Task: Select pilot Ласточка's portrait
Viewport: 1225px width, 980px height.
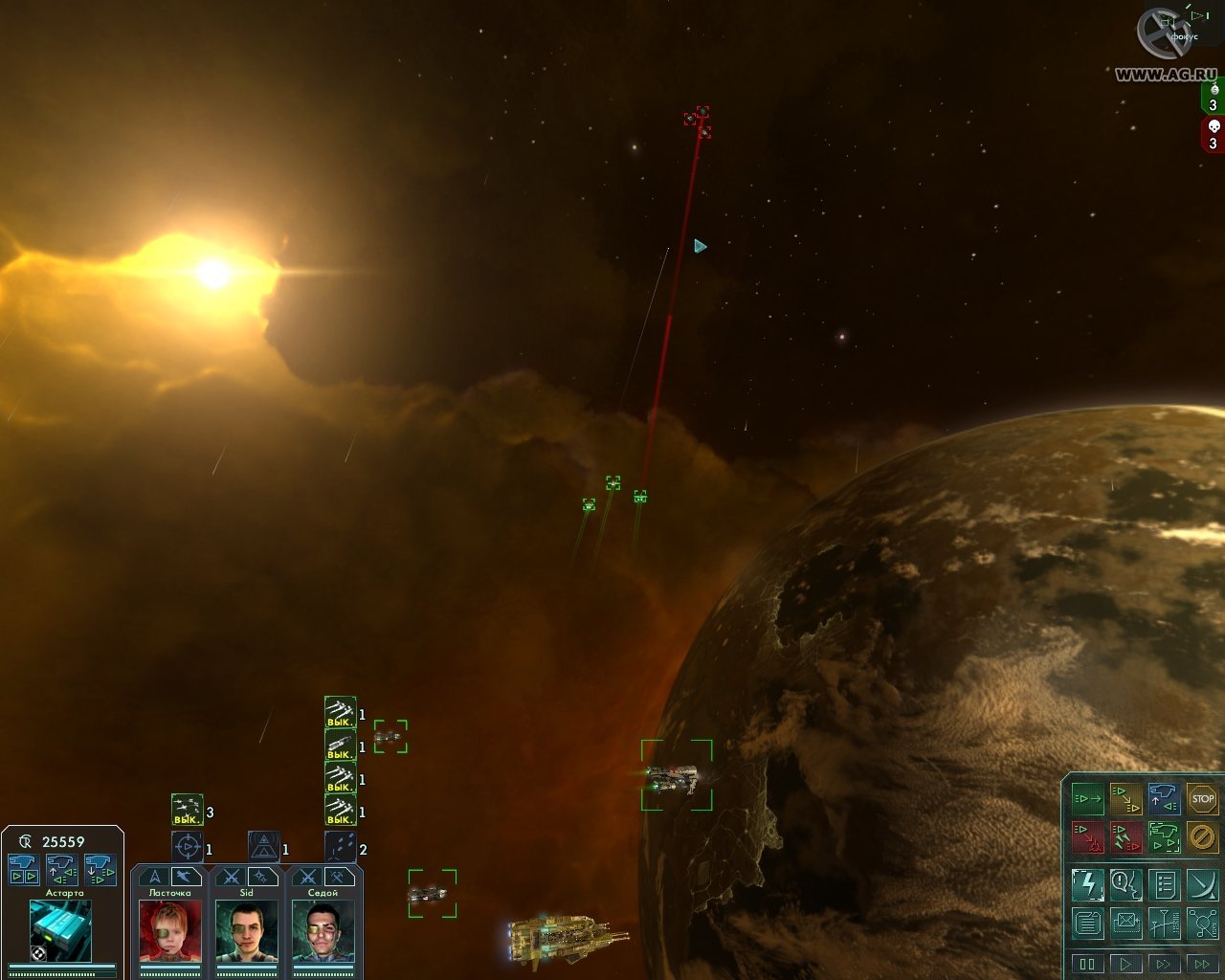Action: coord(169,930)
